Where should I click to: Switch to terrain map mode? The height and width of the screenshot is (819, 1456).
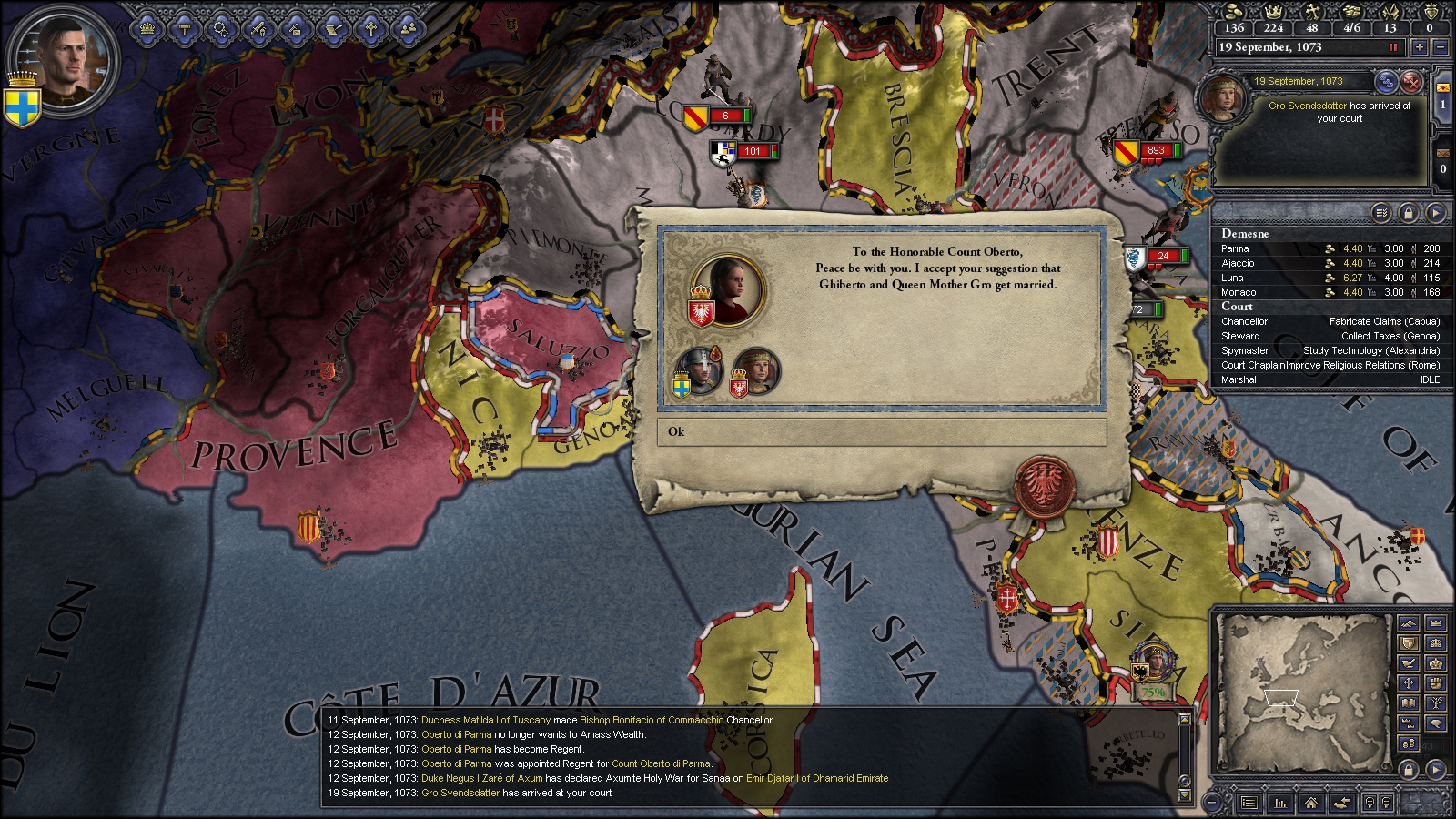pyautogui.click(x=1409, y=624)
